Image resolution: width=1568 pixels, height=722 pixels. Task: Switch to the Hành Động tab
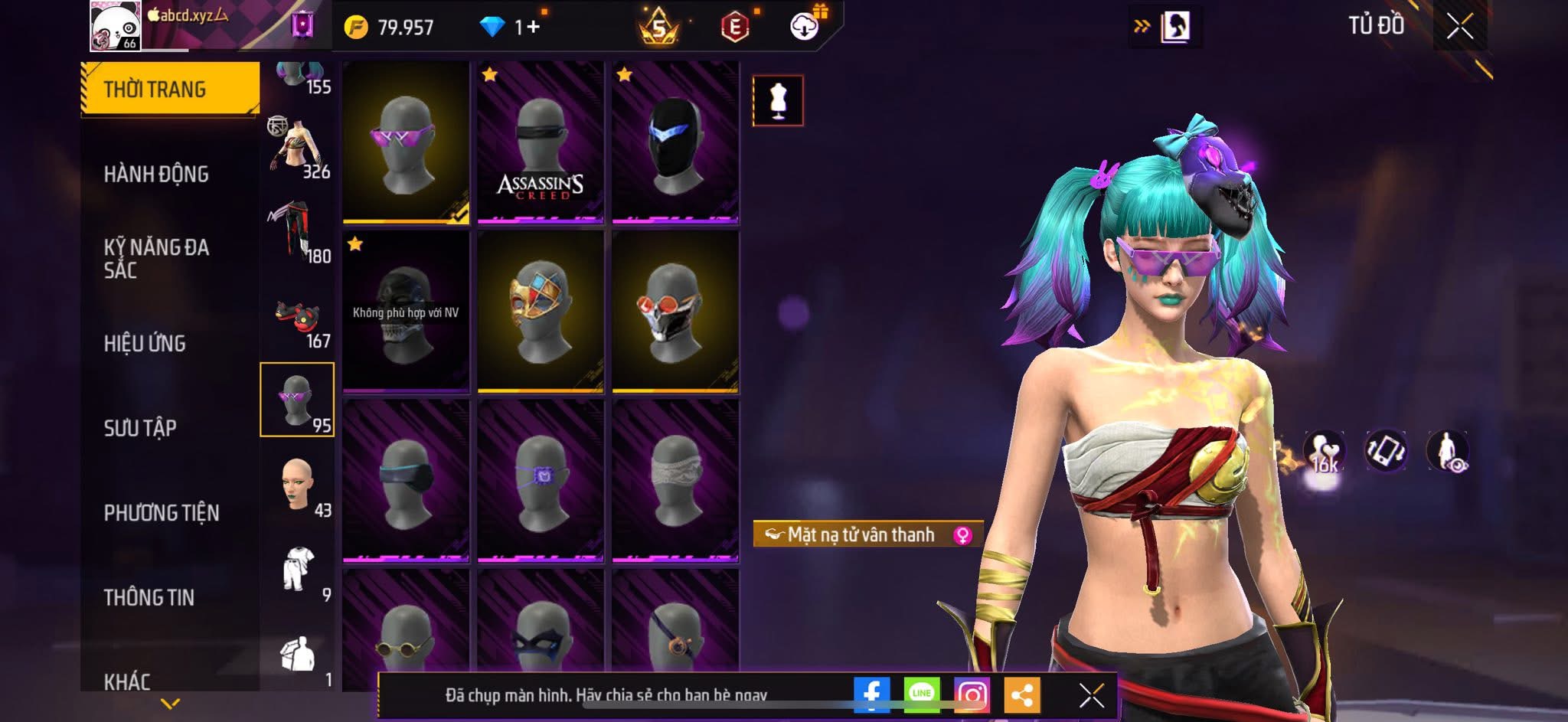click(156, 174)
